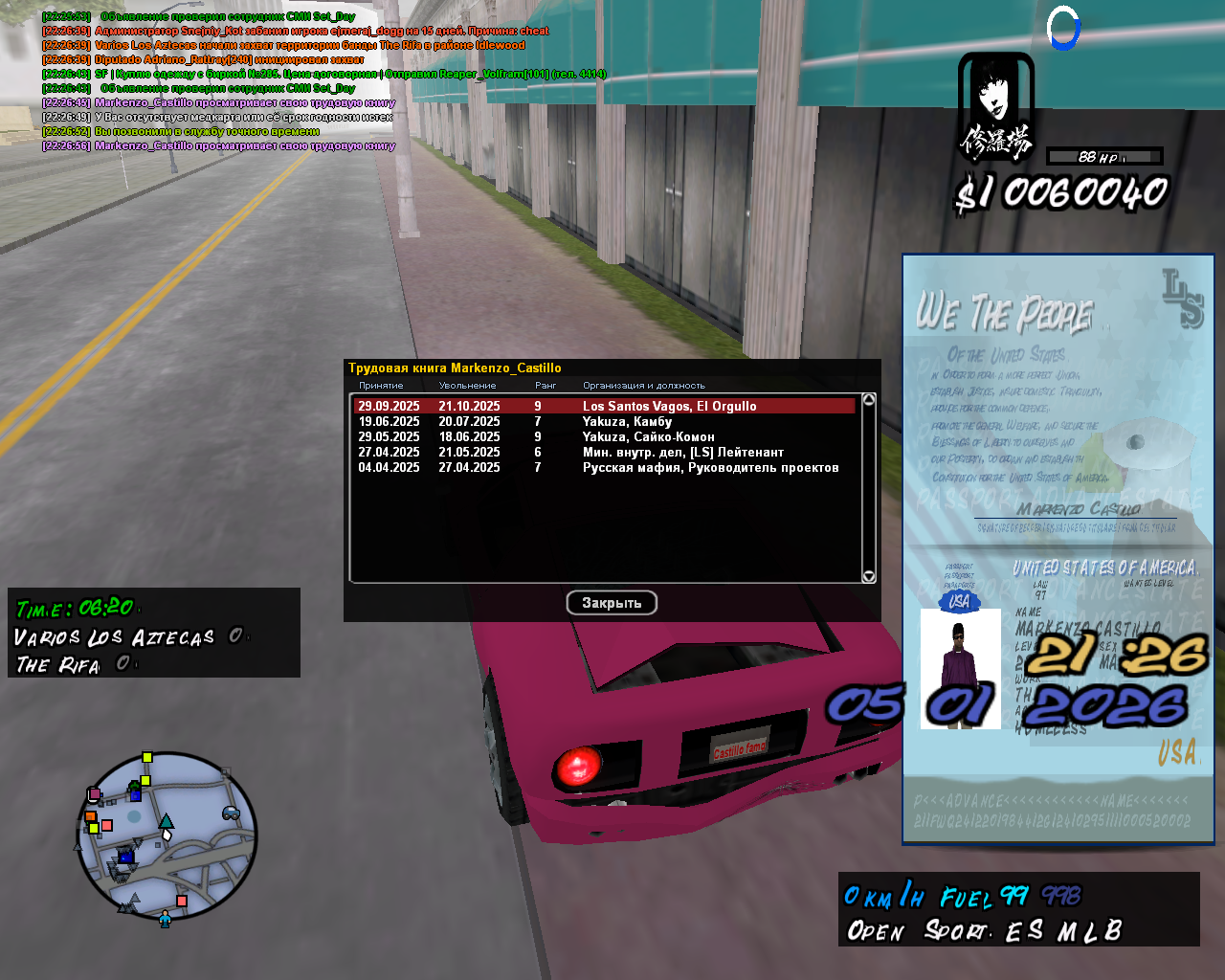Click the passport document panel
The width and height of the screenshot is (1225, 980).
(1058, 450)
